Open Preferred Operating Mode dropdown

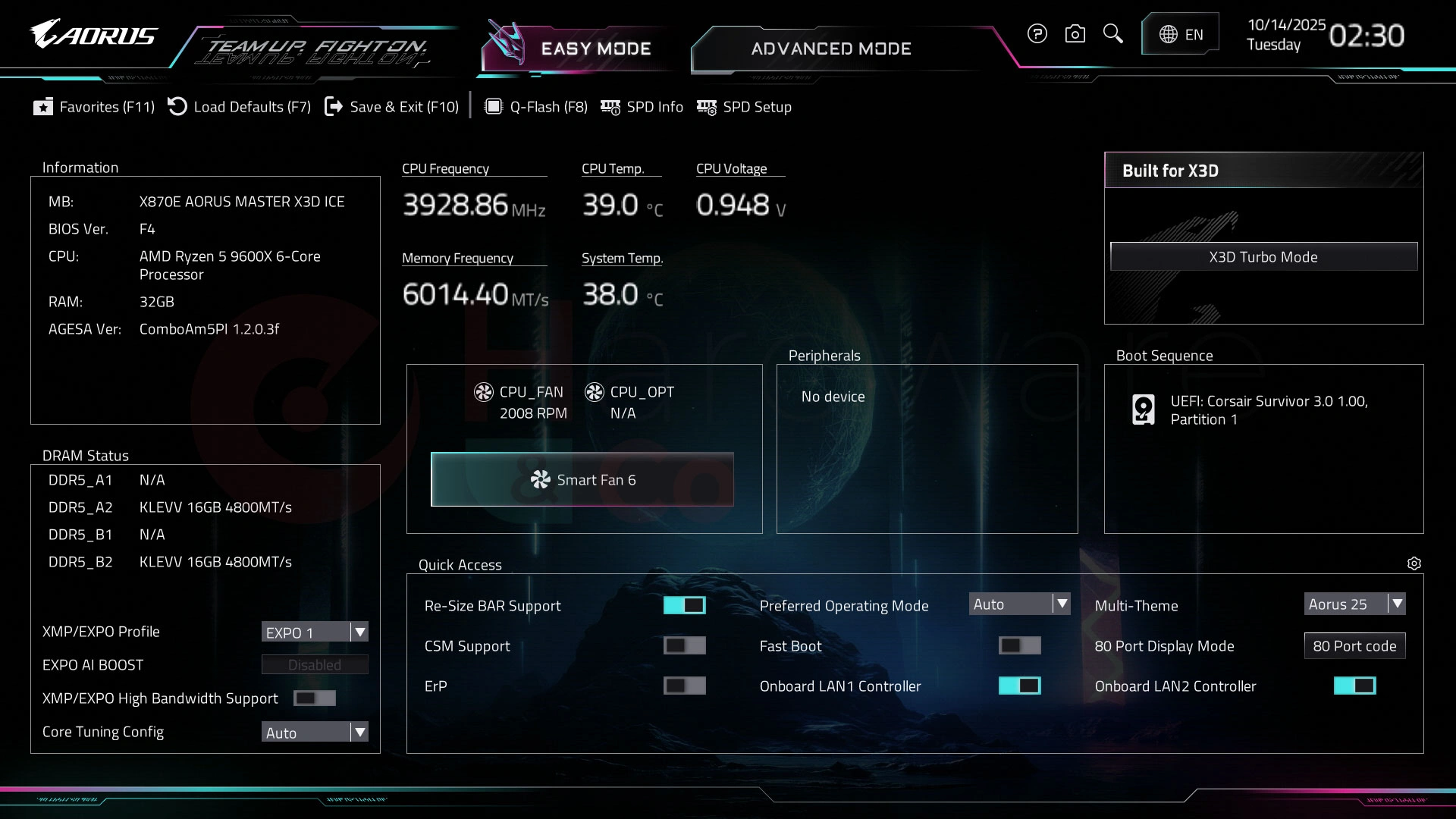(1019, 604)
